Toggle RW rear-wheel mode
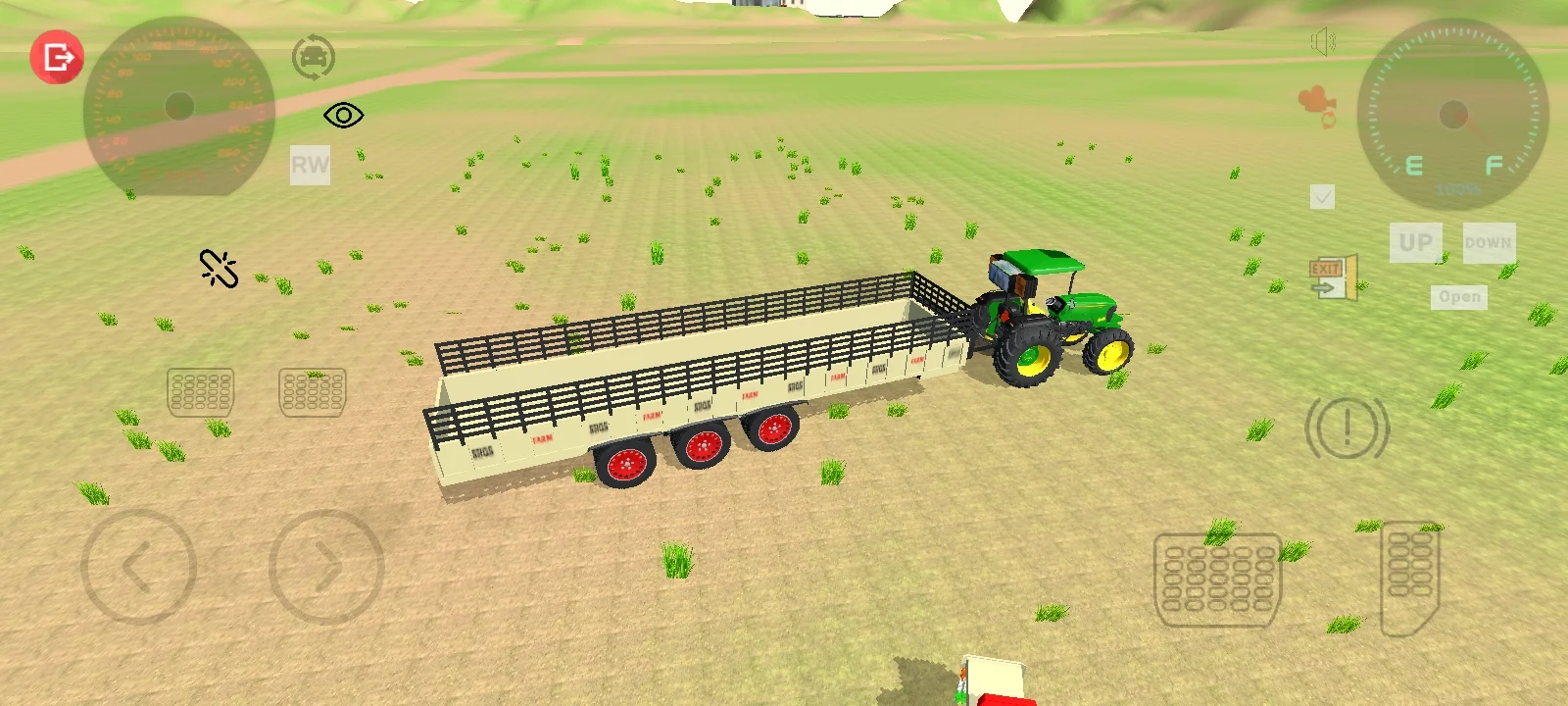This screenshot has width=1568, height=706. point(309,164)
